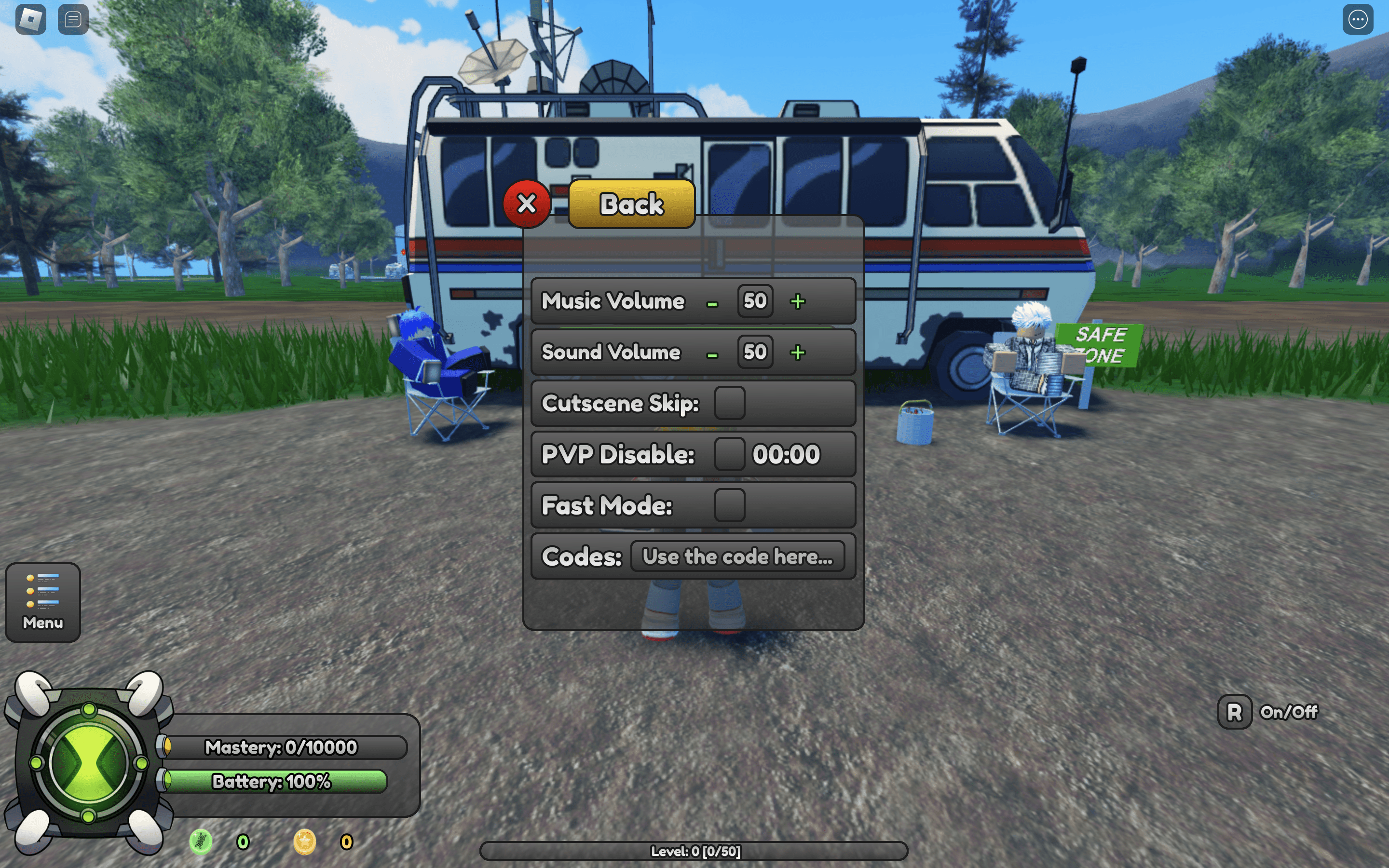Image resolution: width=1389 pixels, height=868 pixels.
Task: Increase Music Volume with plus button
Action: tap(798, 301)
